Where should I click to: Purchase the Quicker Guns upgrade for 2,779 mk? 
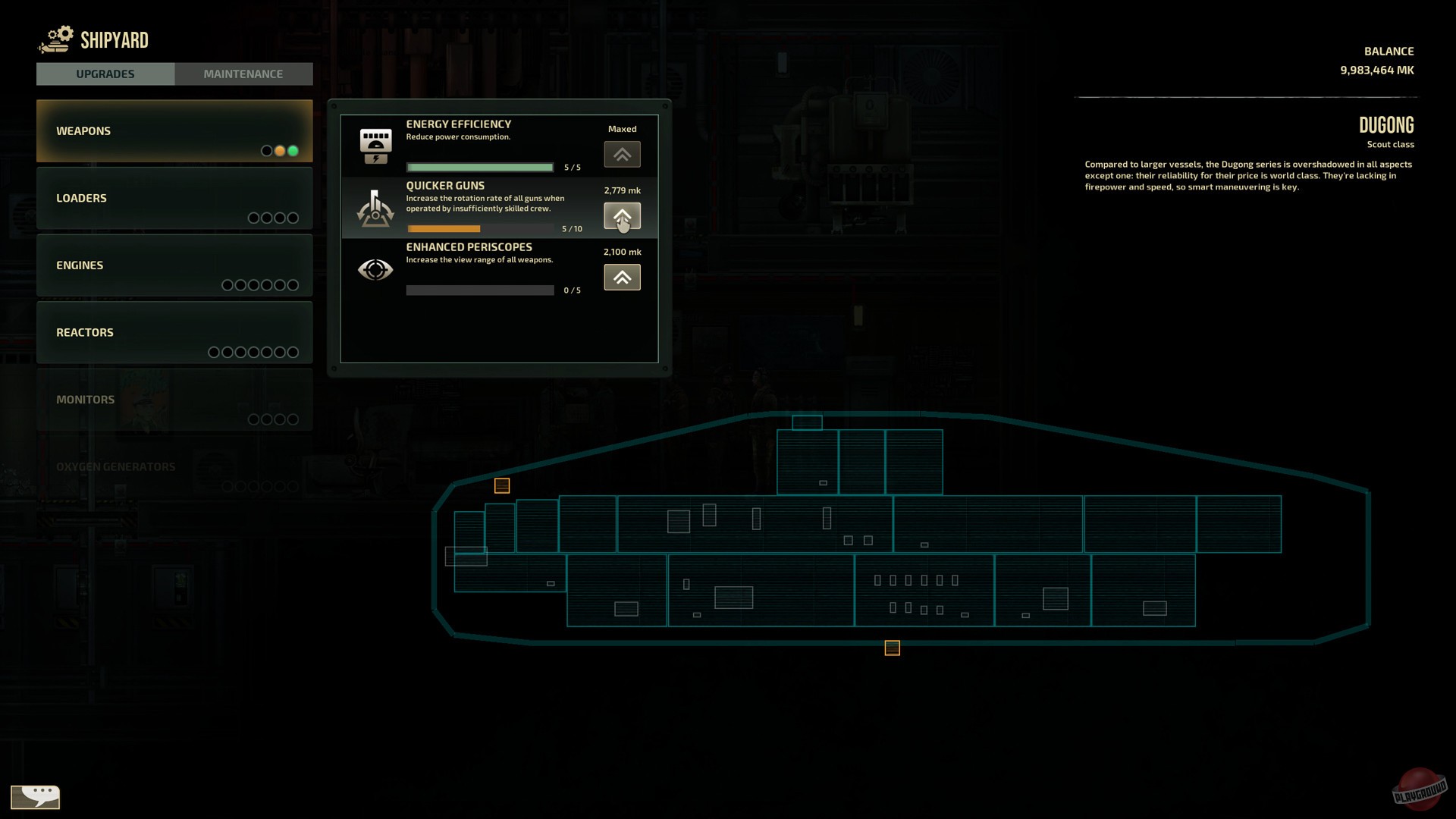tap(622, 216)
